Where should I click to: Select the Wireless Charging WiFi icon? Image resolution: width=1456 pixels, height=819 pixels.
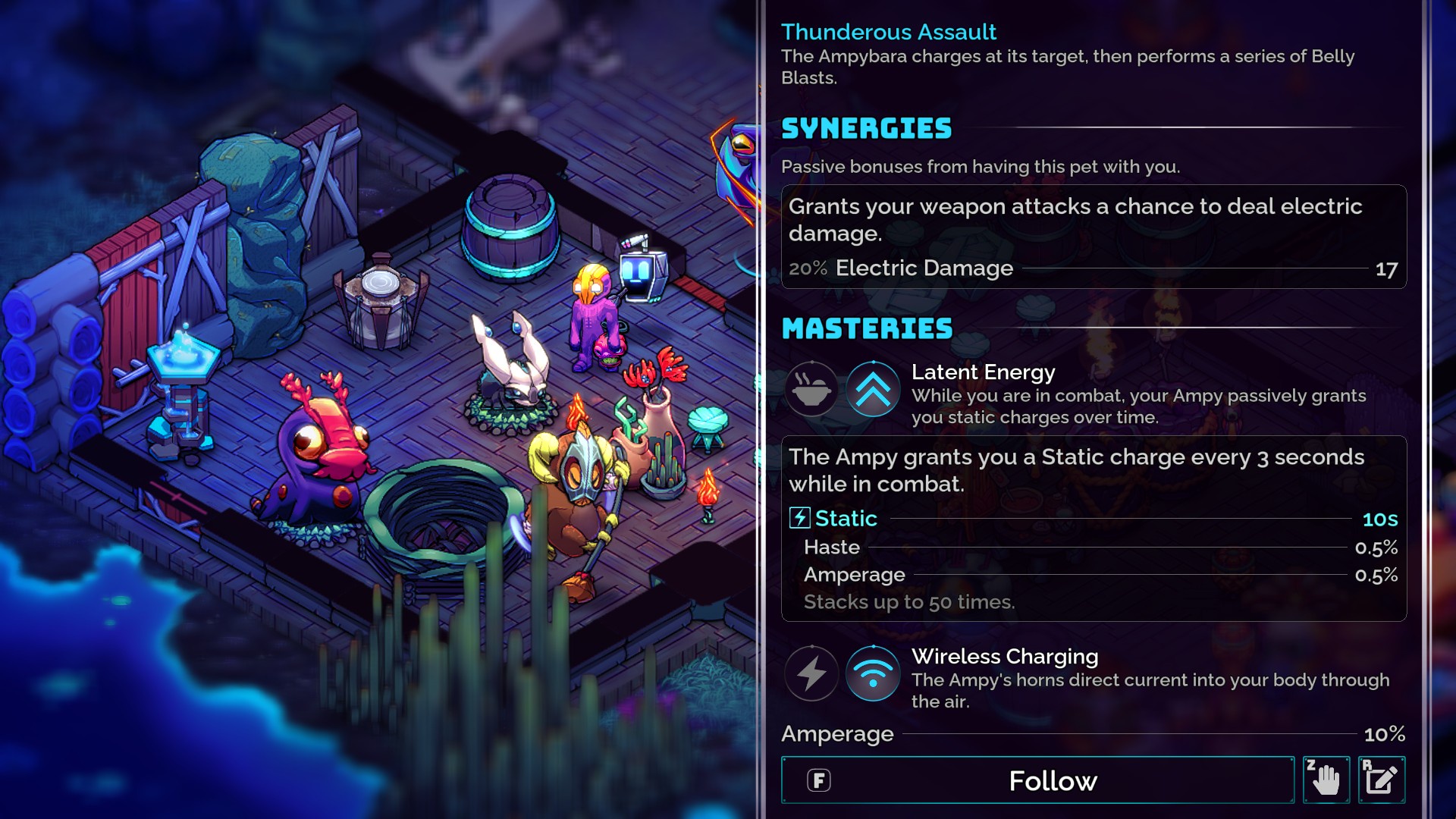point(873,673)
